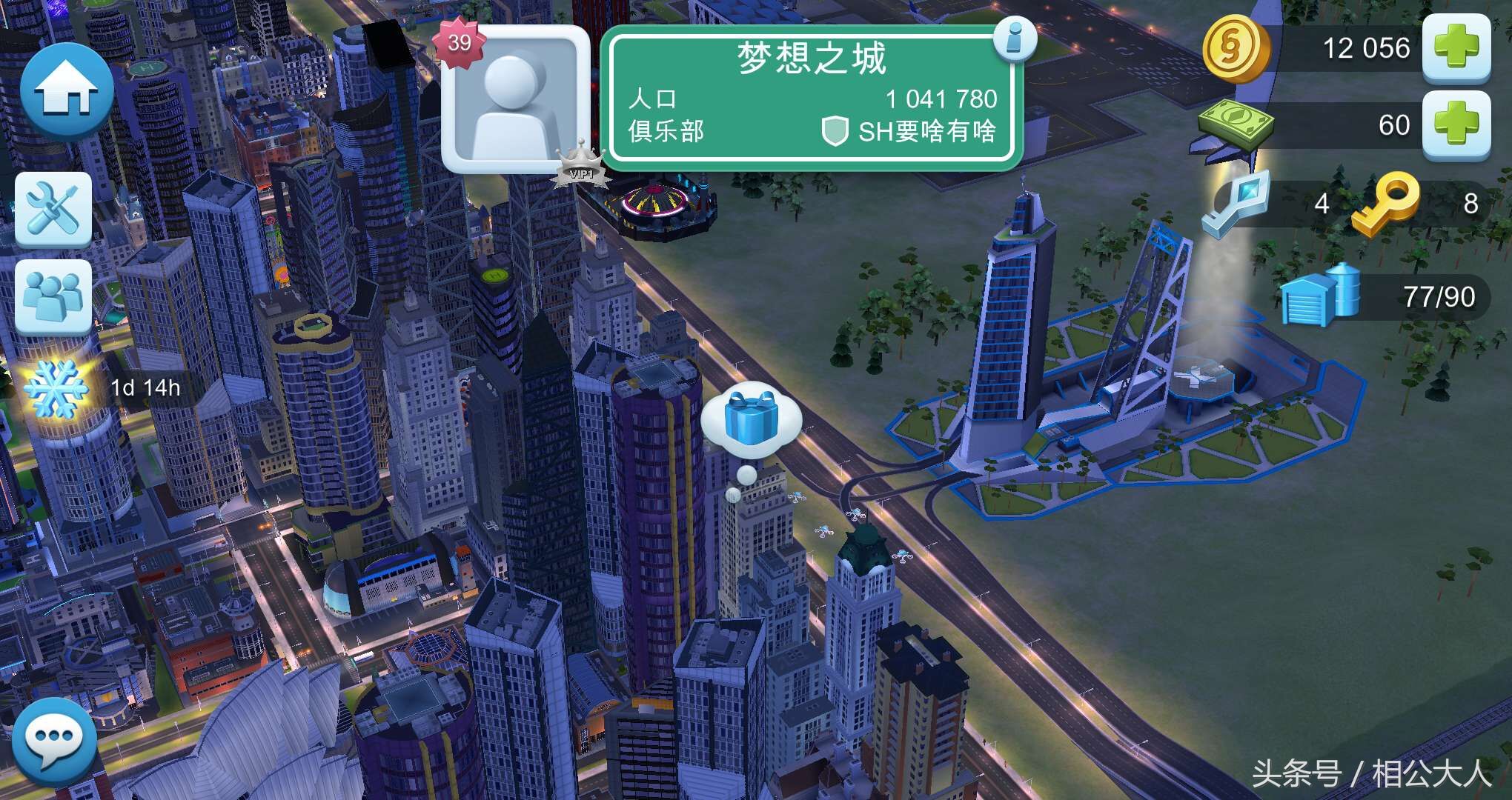Collect the blue gift thought bubble
Image resolution: width=1512 pixels, height=800 pixels.
(x=752, y=419)
